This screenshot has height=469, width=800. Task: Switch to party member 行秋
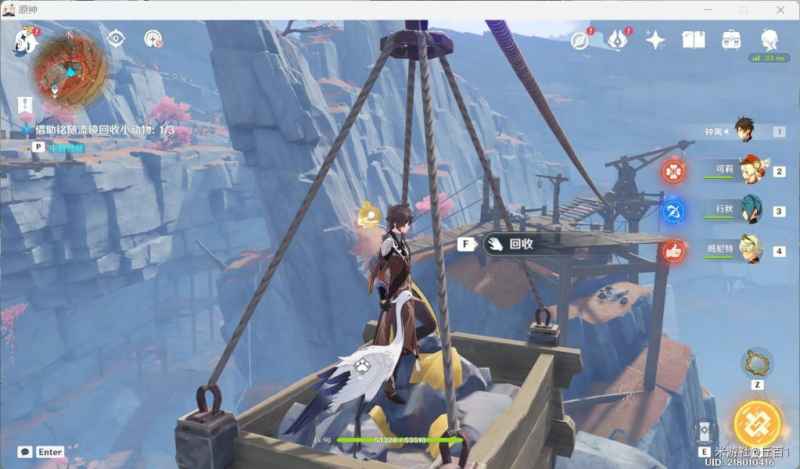coord(748,210)
